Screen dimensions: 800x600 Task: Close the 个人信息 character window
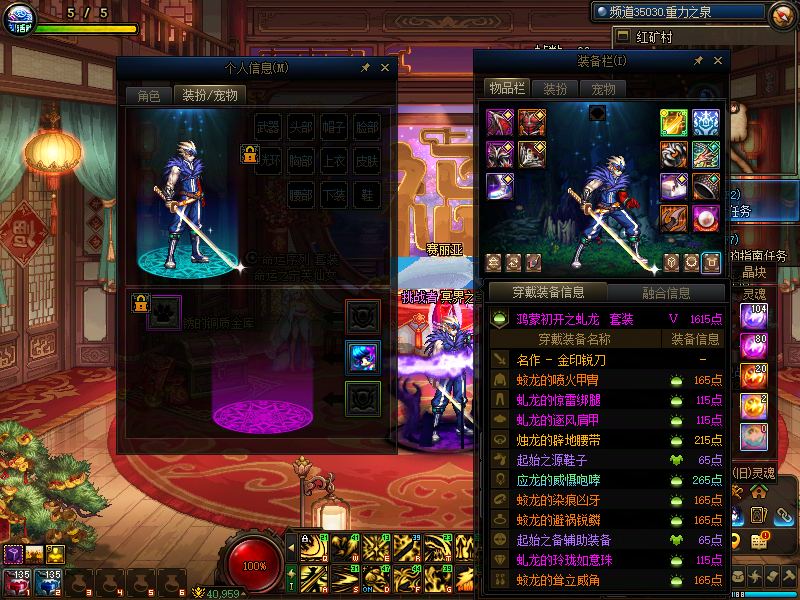(x=385, y=68)
